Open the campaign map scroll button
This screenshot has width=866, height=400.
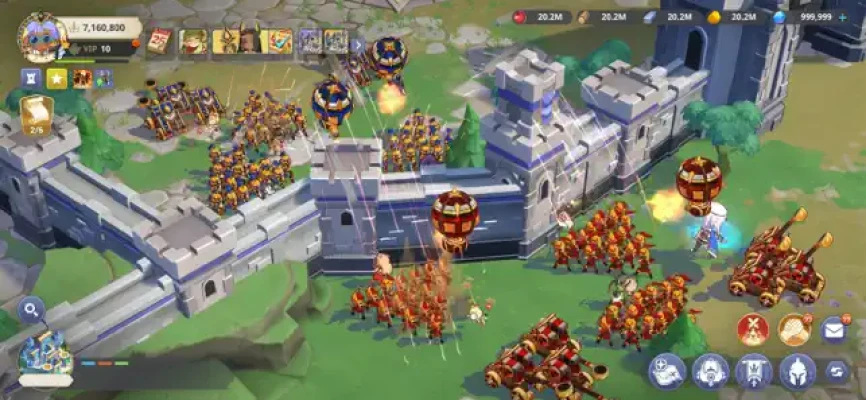point(666,371)
